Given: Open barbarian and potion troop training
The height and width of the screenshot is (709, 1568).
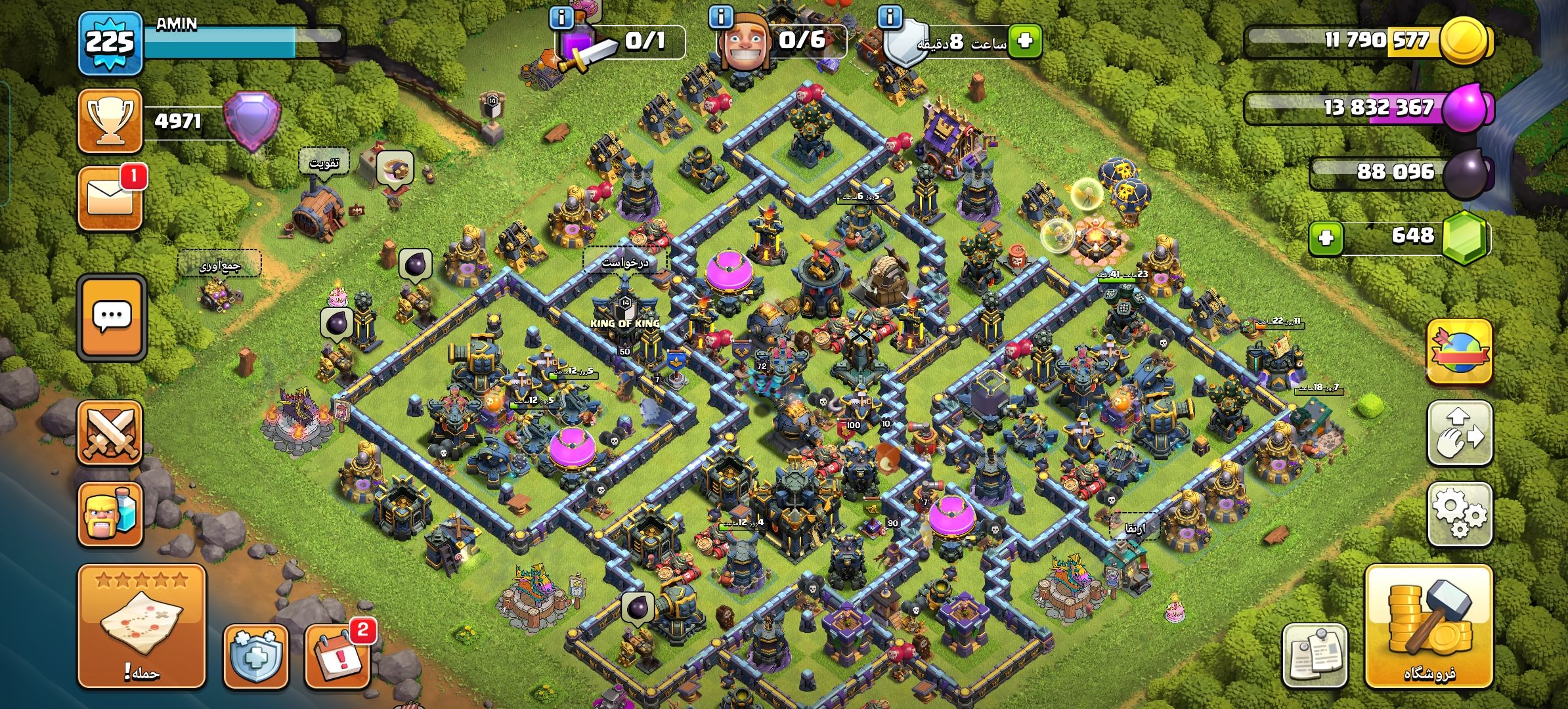Looking at the screenshot, I should pos(110,514).
